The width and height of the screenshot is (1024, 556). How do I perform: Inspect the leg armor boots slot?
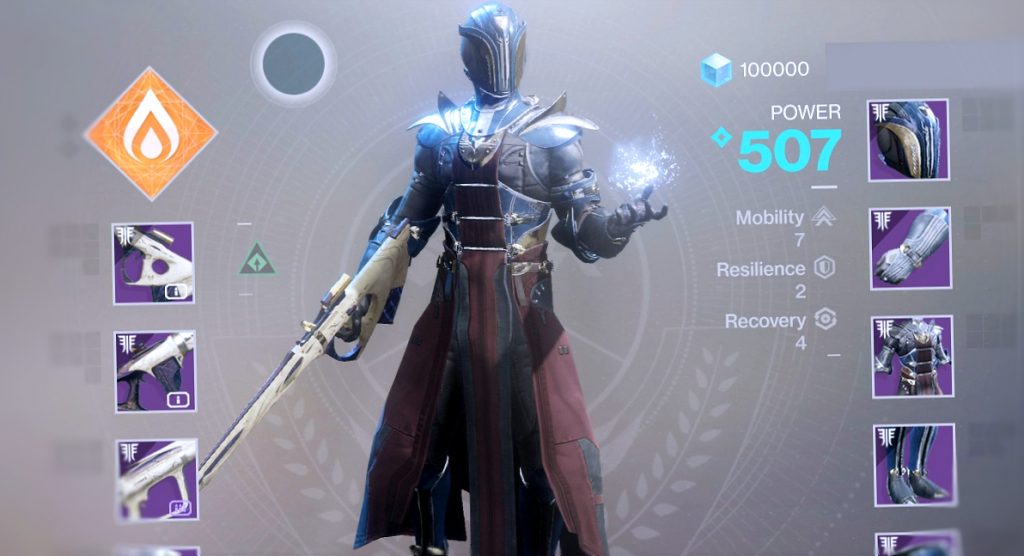pos(913,465)
